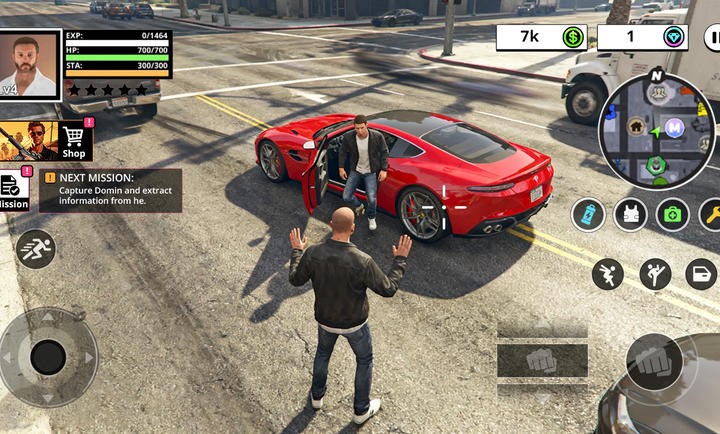
Task: Hit the round fist punch button
Action: click(657, 363)
